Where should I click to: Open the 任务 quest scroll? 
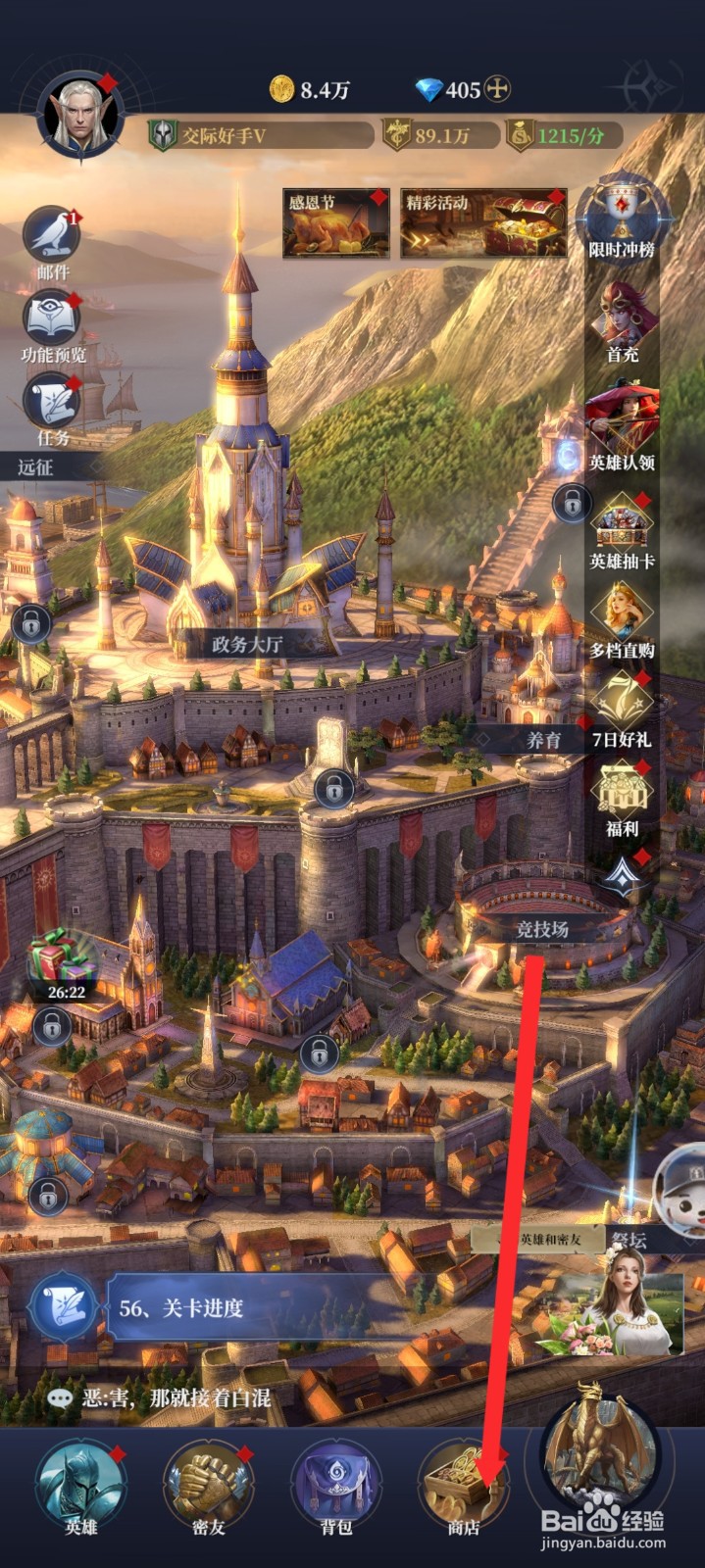[x=52, y=402]
